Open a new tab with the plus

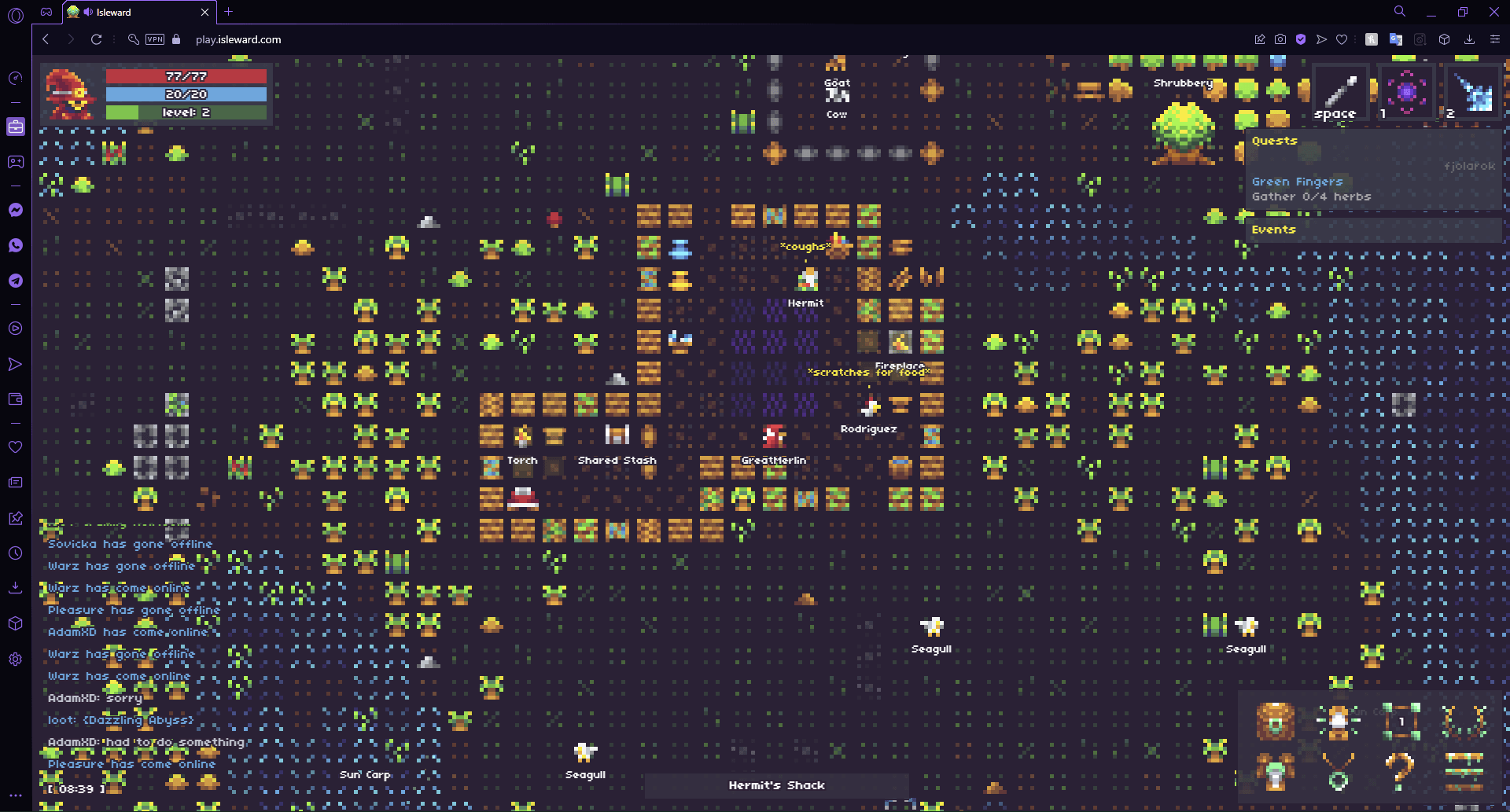click(x=228, y=12)
